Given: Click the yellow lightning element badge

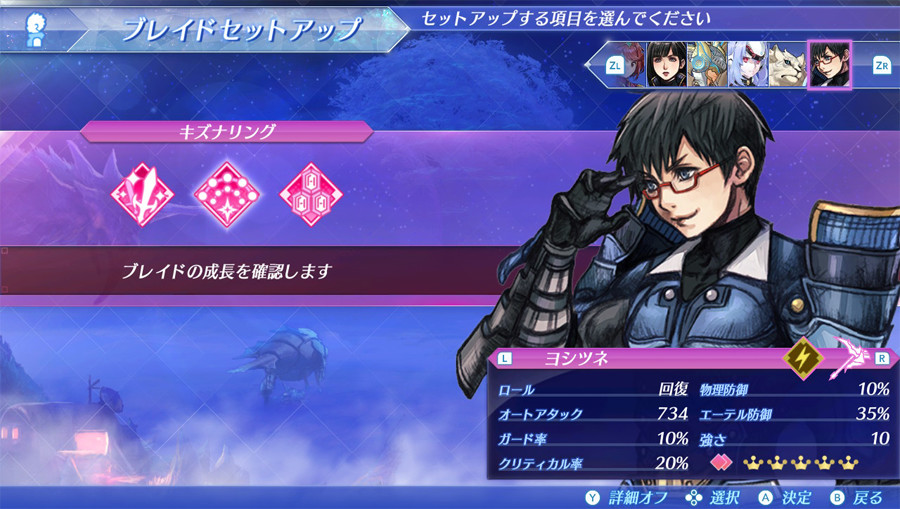Looking at the screenshot, I should 803,357.
